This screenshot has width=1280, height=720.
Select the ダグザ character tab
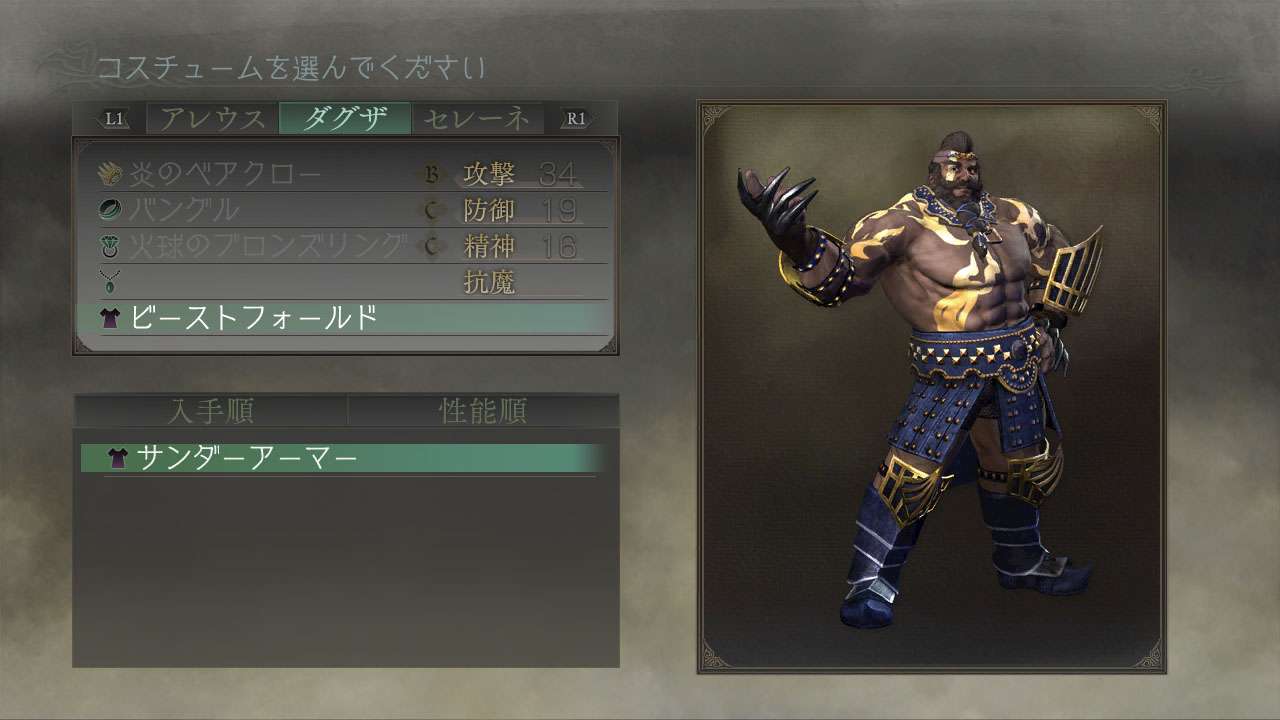point(345,118)
